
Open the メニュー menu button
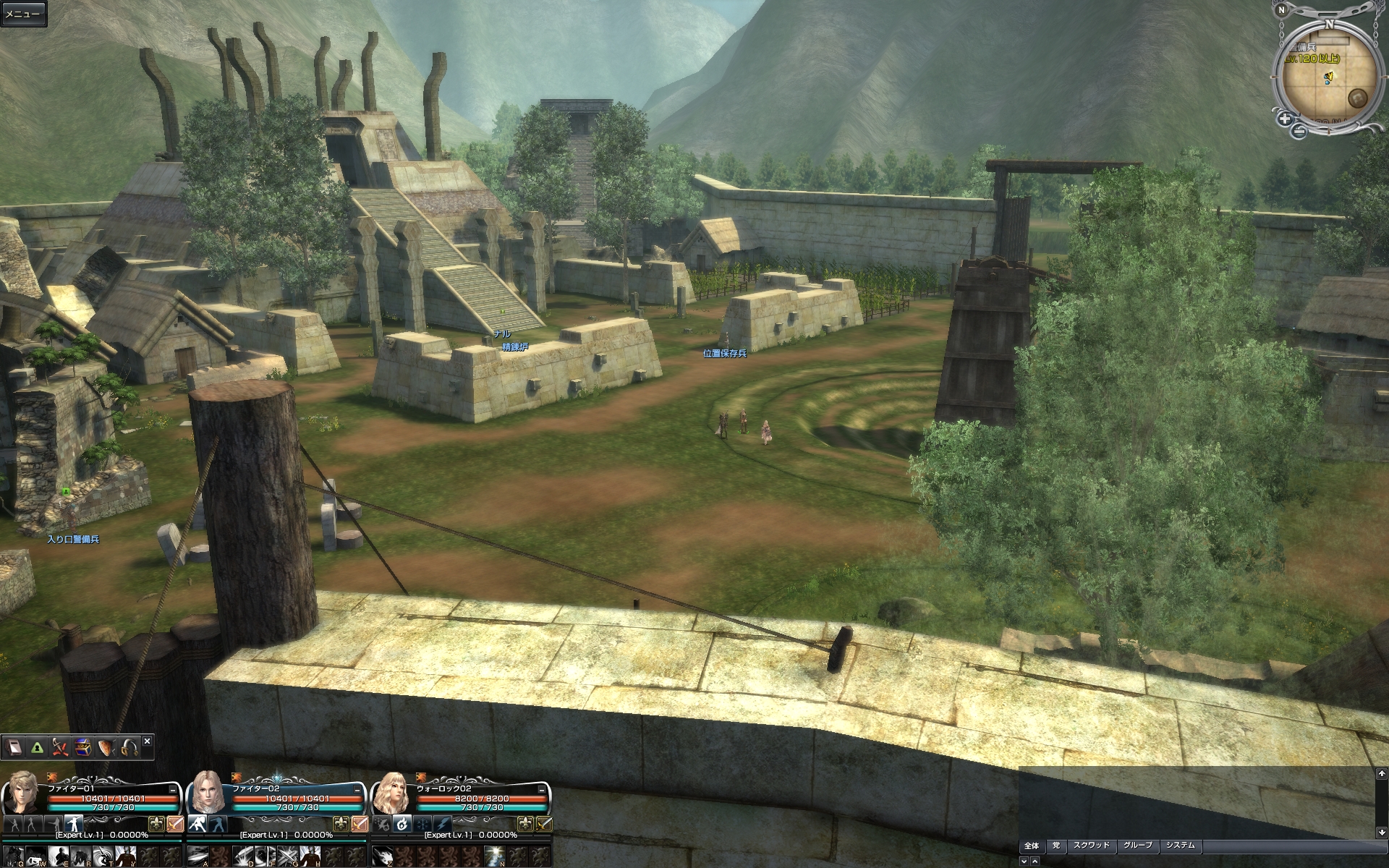[22, 14]
